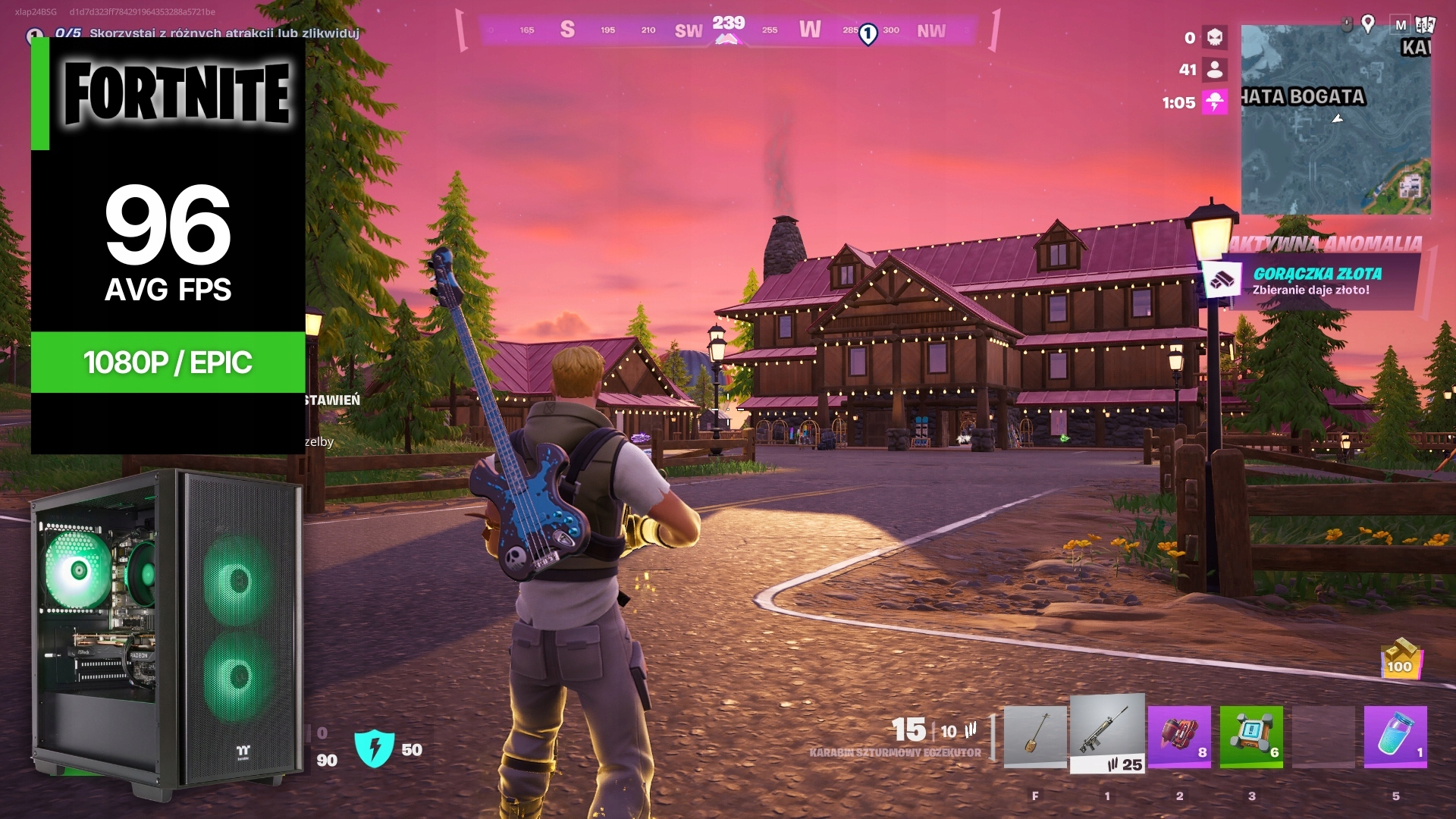Image resolution: width=1456 pixels, height=819 pixels.
Task: Select the pickaxe slot in the hotbar
Action: pyautogui.click(x=1035, y=737)
